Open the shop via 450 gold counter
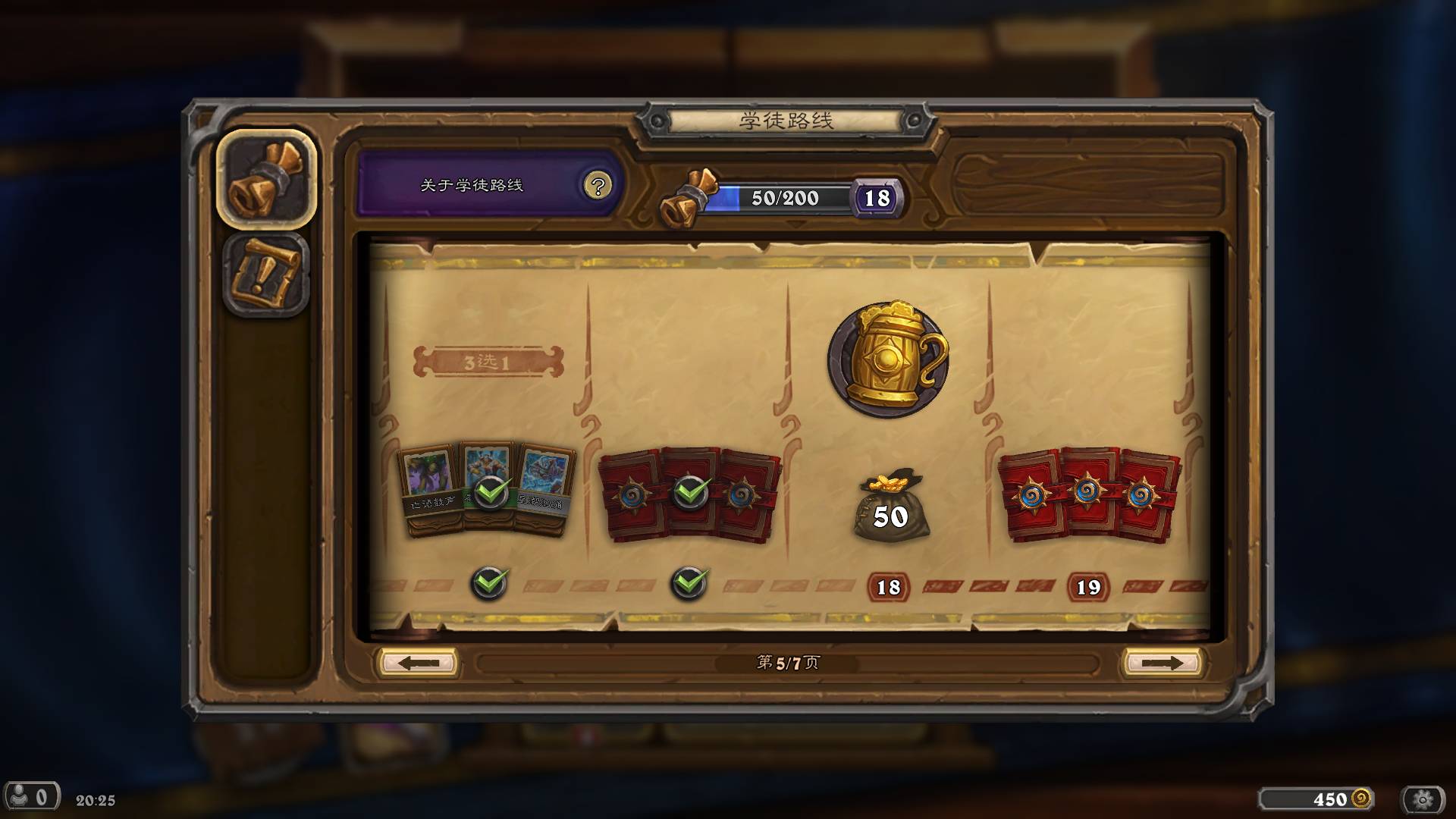1456x819 pixels. pos(1317,799)
